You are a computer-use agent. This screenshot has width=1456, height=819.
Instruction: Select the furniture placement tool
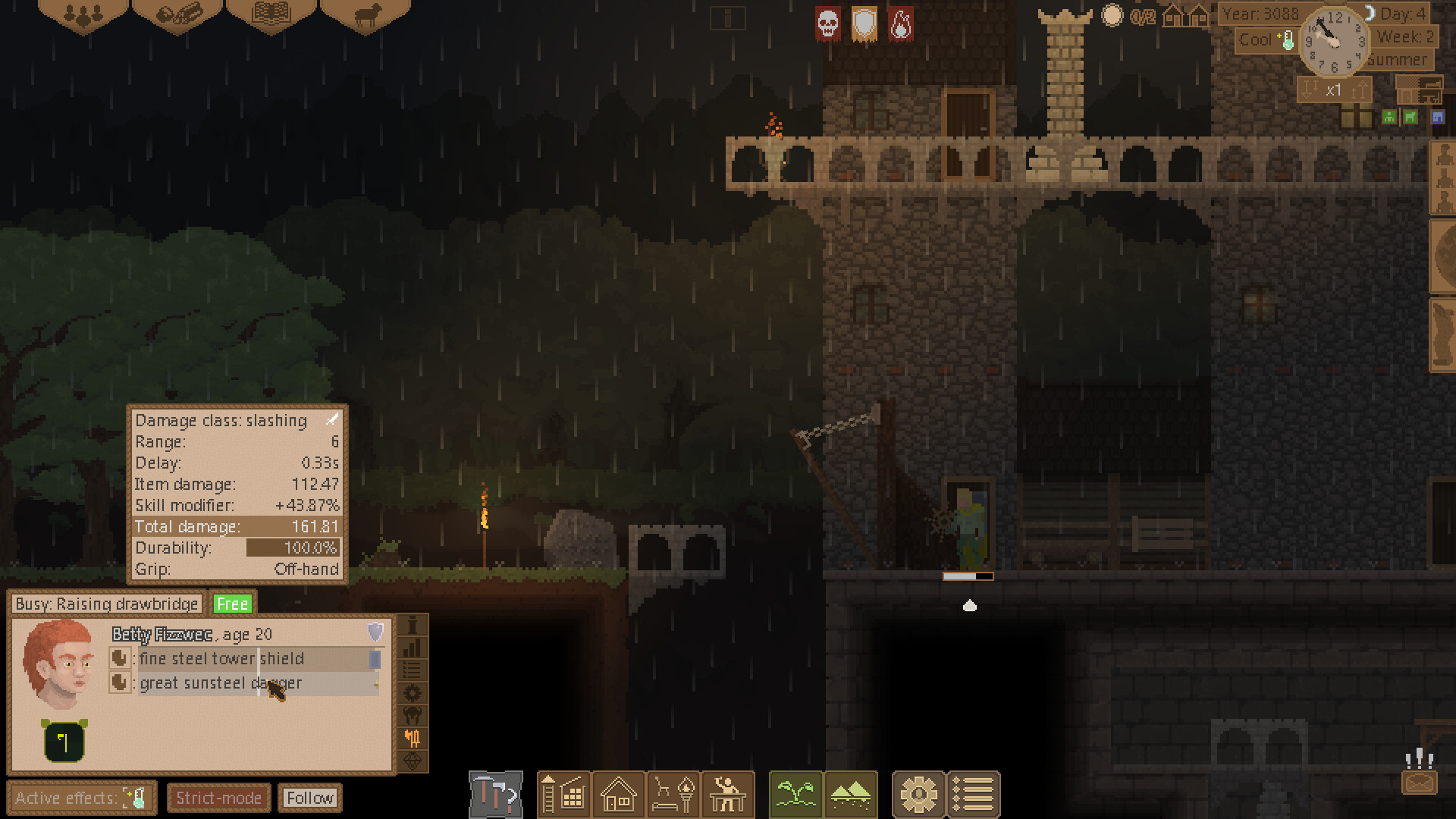pyautogui.click(x=674, y=795)
